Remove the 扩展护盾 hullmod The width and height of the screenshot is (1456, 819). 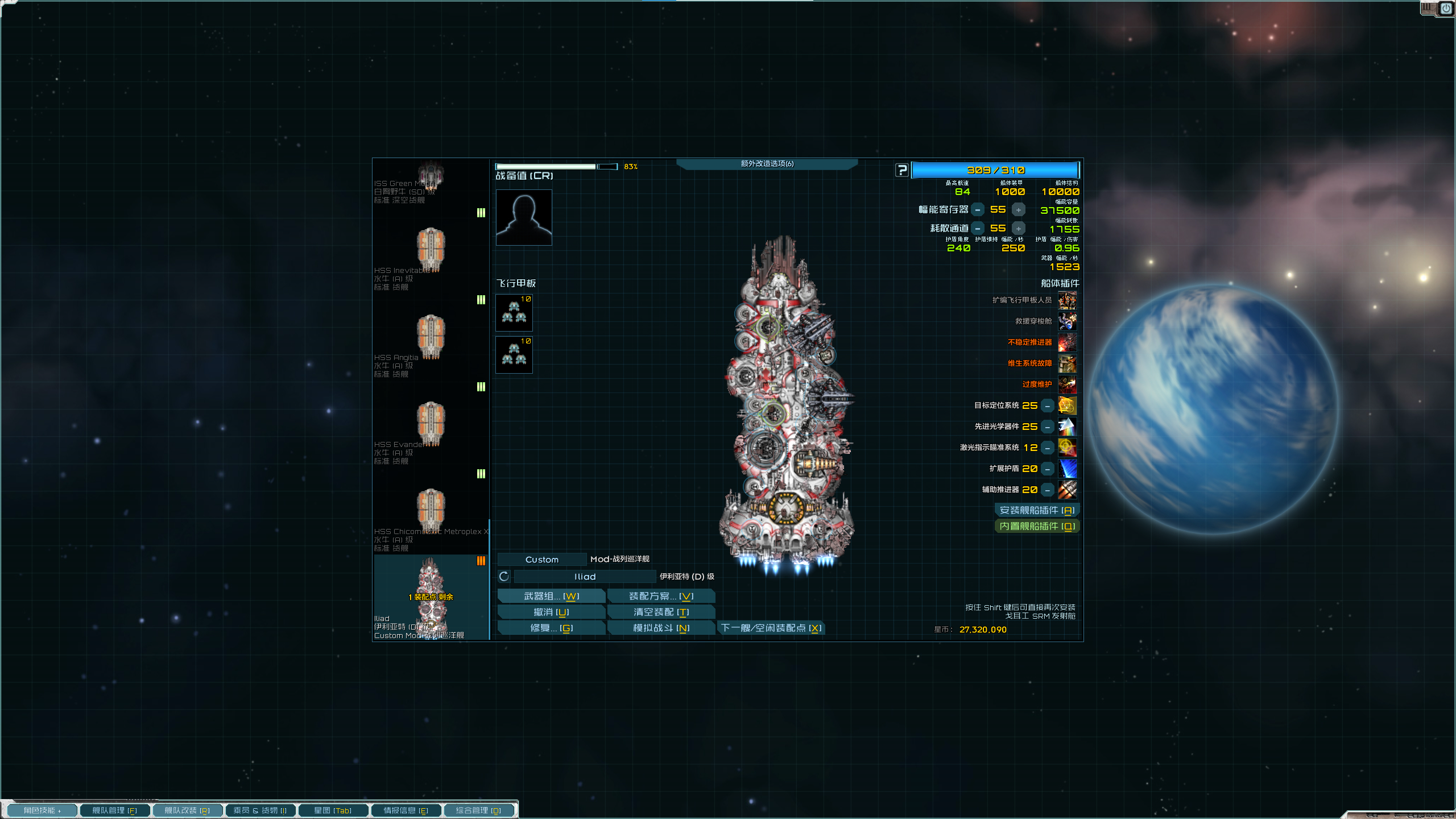[1048, 469]
